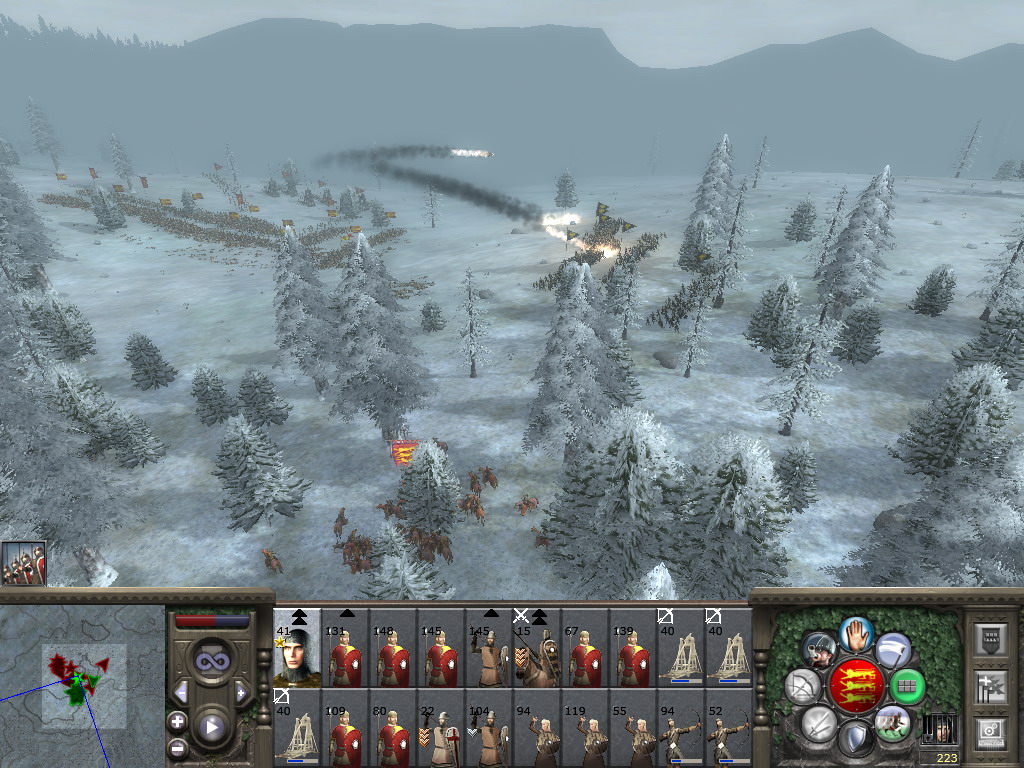Select the spearmen unit card showing 109
The image size is (1024, 768).
point(345,727)
